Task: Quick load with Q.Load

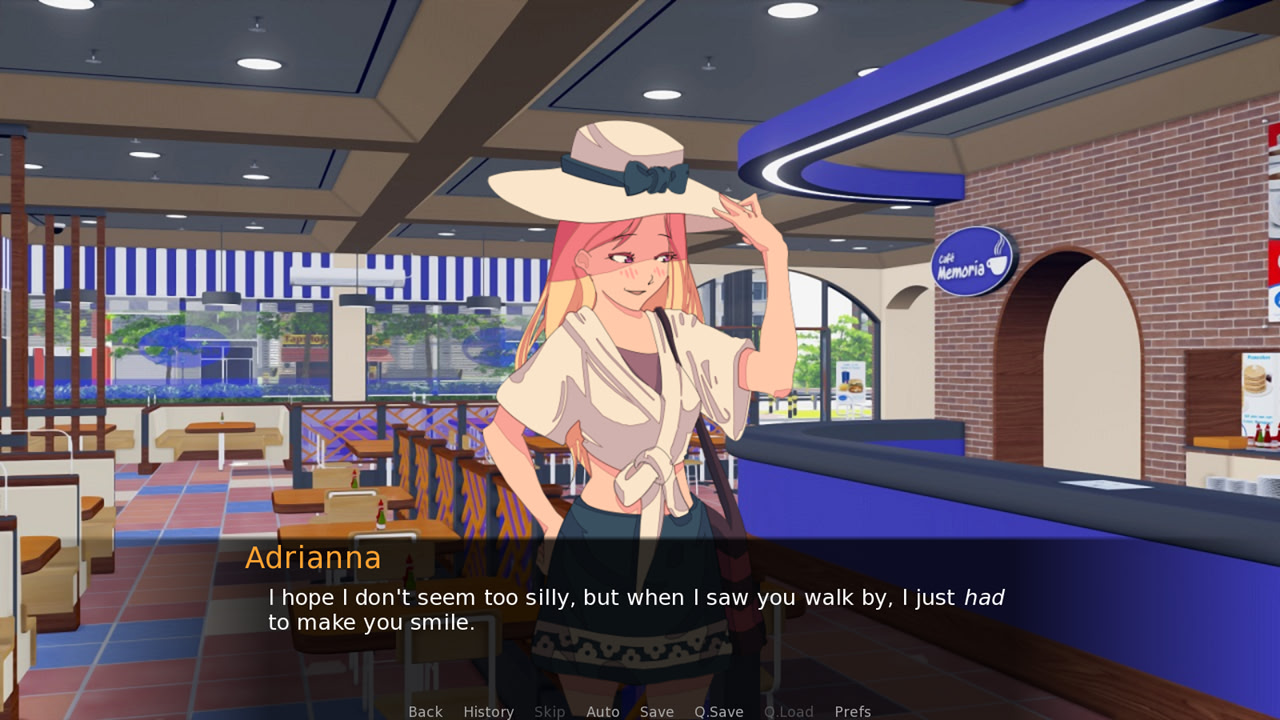Action: coord(788,711)
